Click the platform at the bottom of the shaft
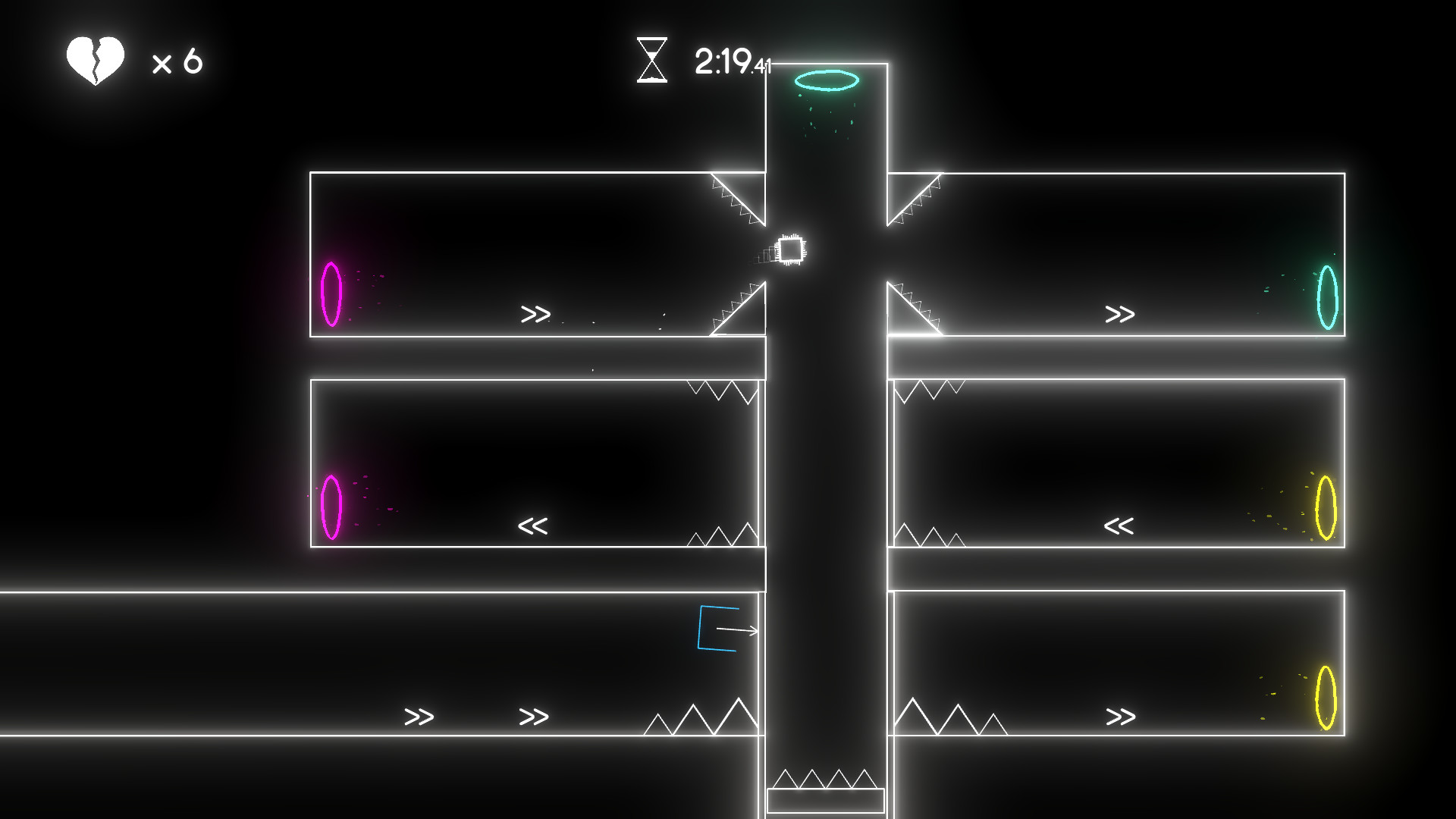 [824, 802]
